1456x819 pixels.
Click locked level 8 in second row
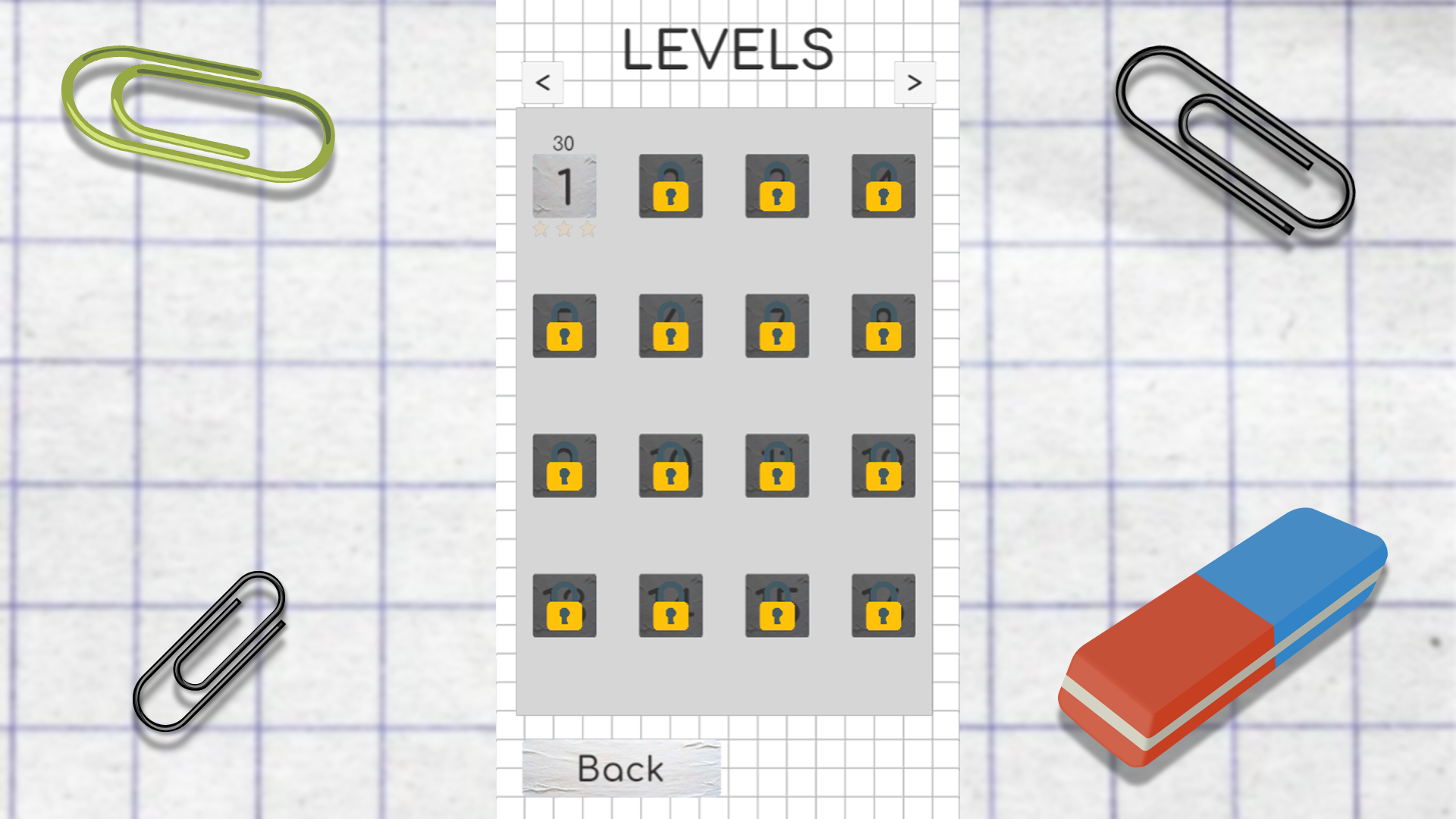point(883,326)
